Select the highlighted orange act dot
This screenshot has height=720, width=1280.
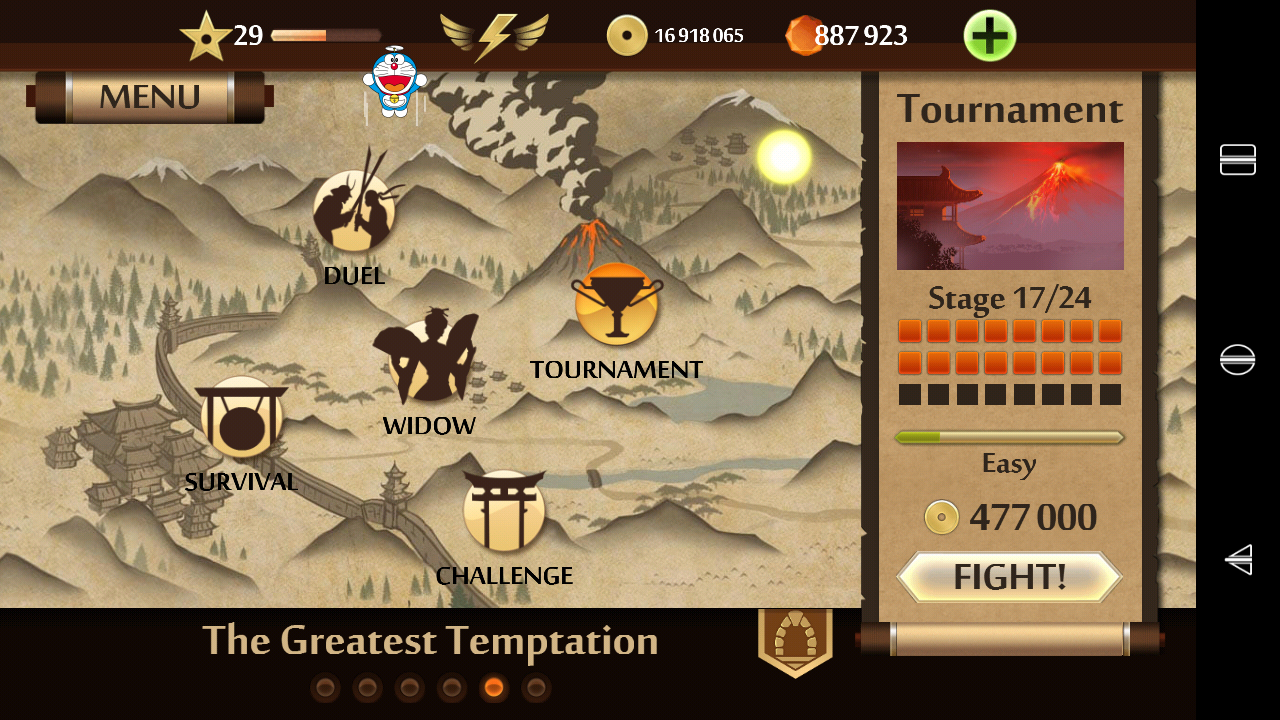pos(494,688)
